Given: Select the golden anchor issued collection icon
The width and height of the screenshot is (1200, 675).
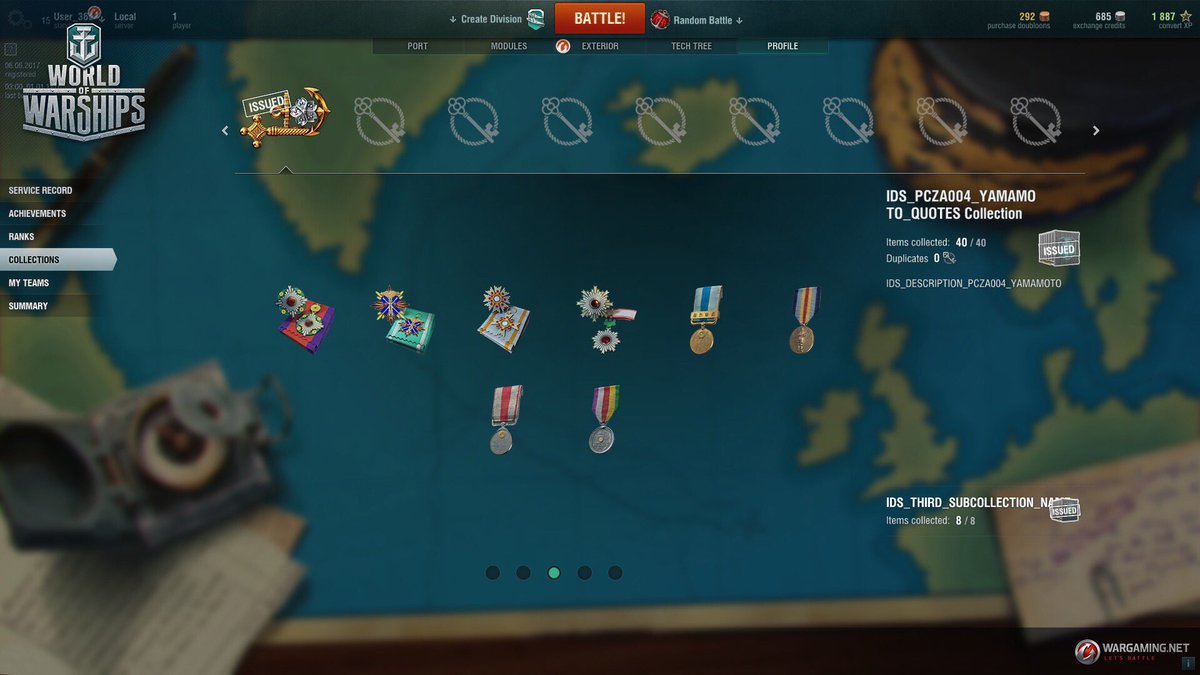Looking at the screenshot, I should 285,118.
